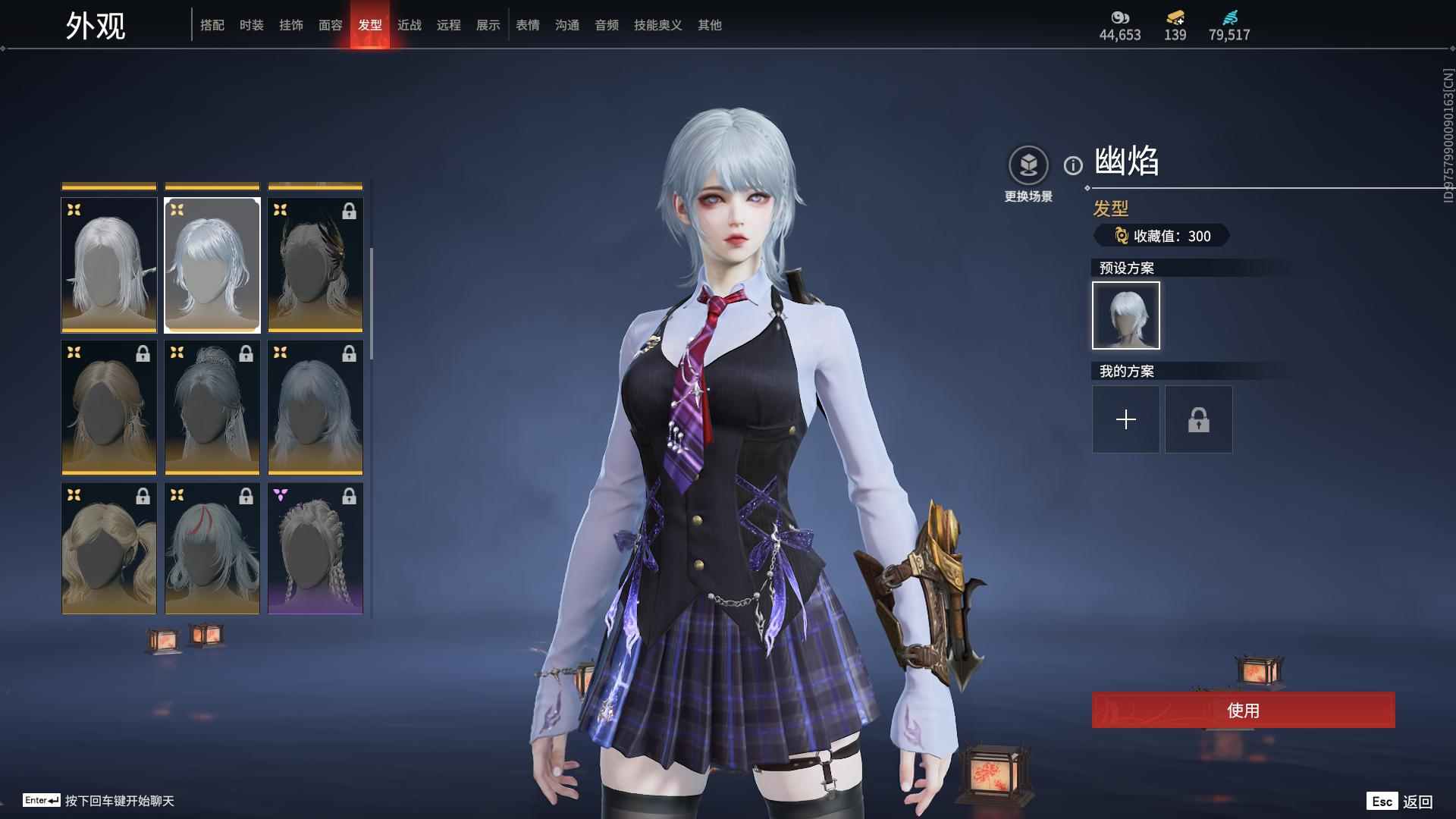Switch to the 搭配 tab
This screenshot has width=1456, height=819.
tap(213, 25)
